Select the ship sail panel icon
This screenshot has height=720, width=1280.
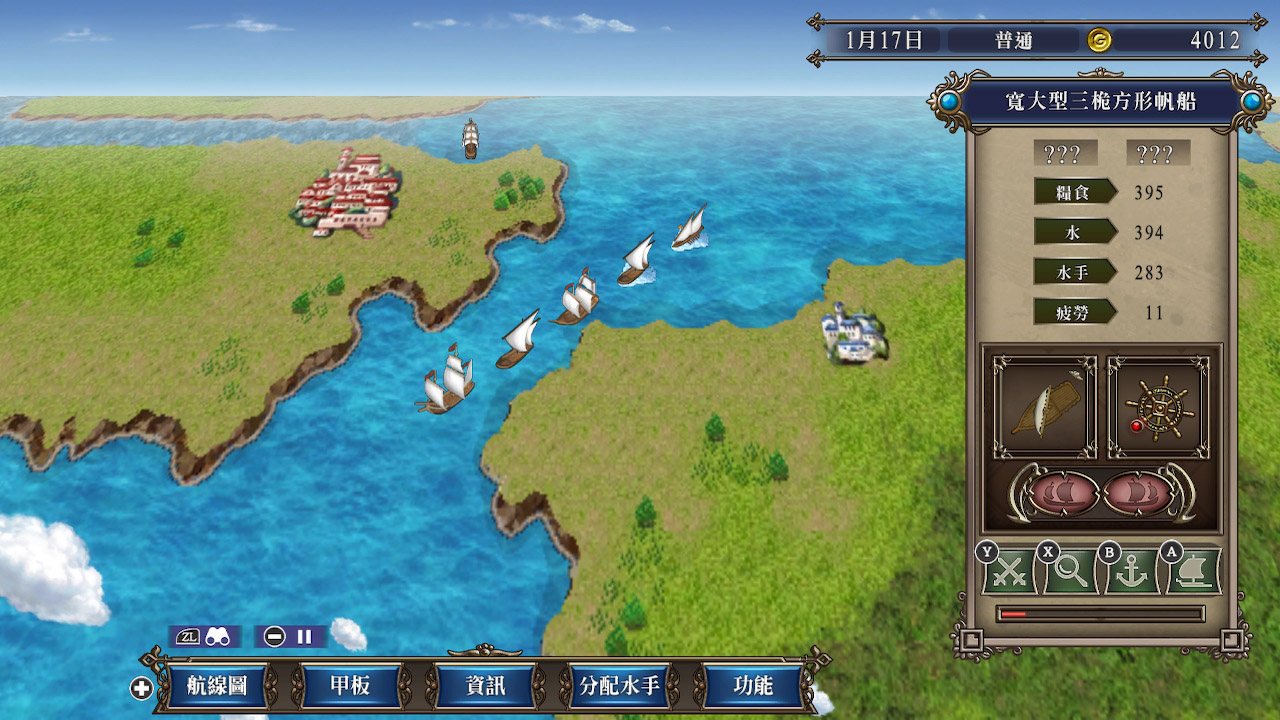pyautogui.click(x=1044, y=407)
